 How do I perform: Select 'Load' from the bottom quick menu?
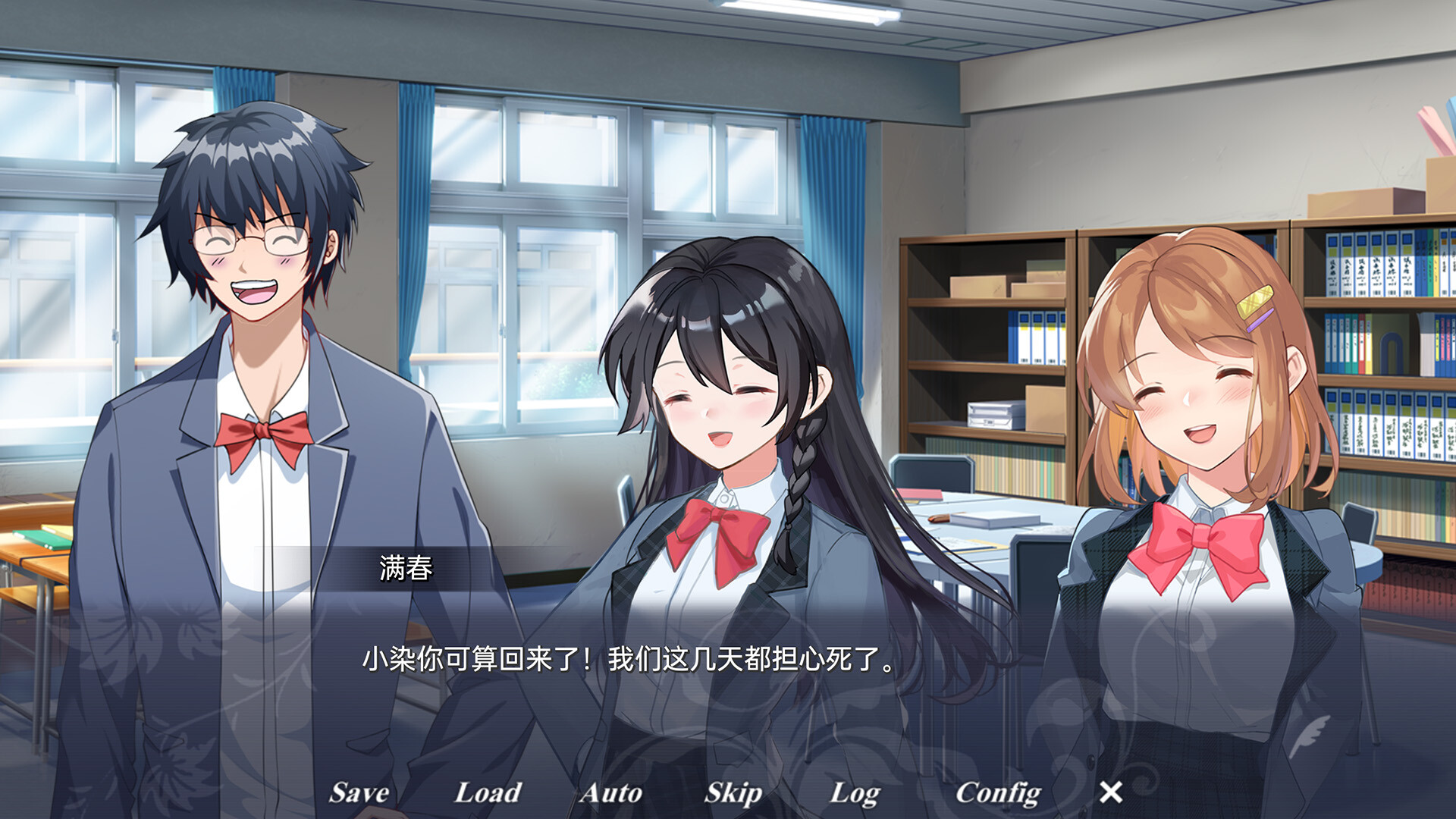tap(486, 793)
